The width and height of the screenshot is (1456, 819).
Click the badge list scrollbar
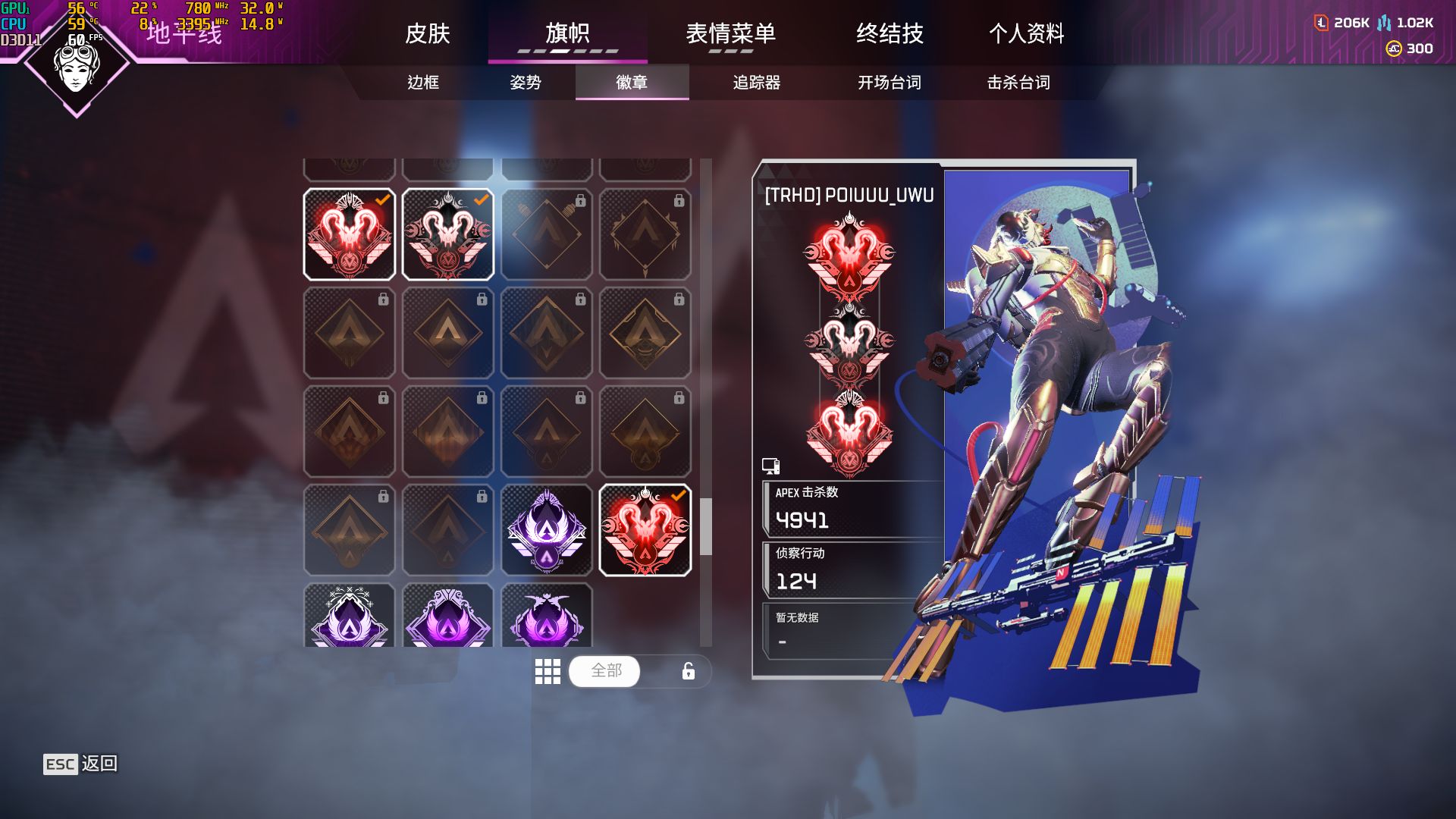click(x=706, y=523)
